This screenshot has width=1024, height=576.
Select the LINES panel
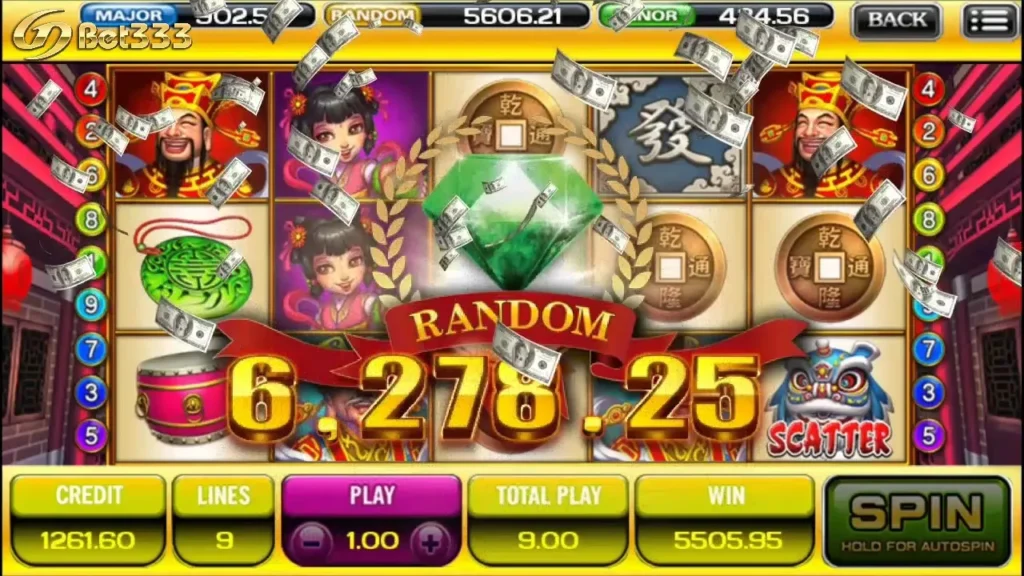click(223, 519)
